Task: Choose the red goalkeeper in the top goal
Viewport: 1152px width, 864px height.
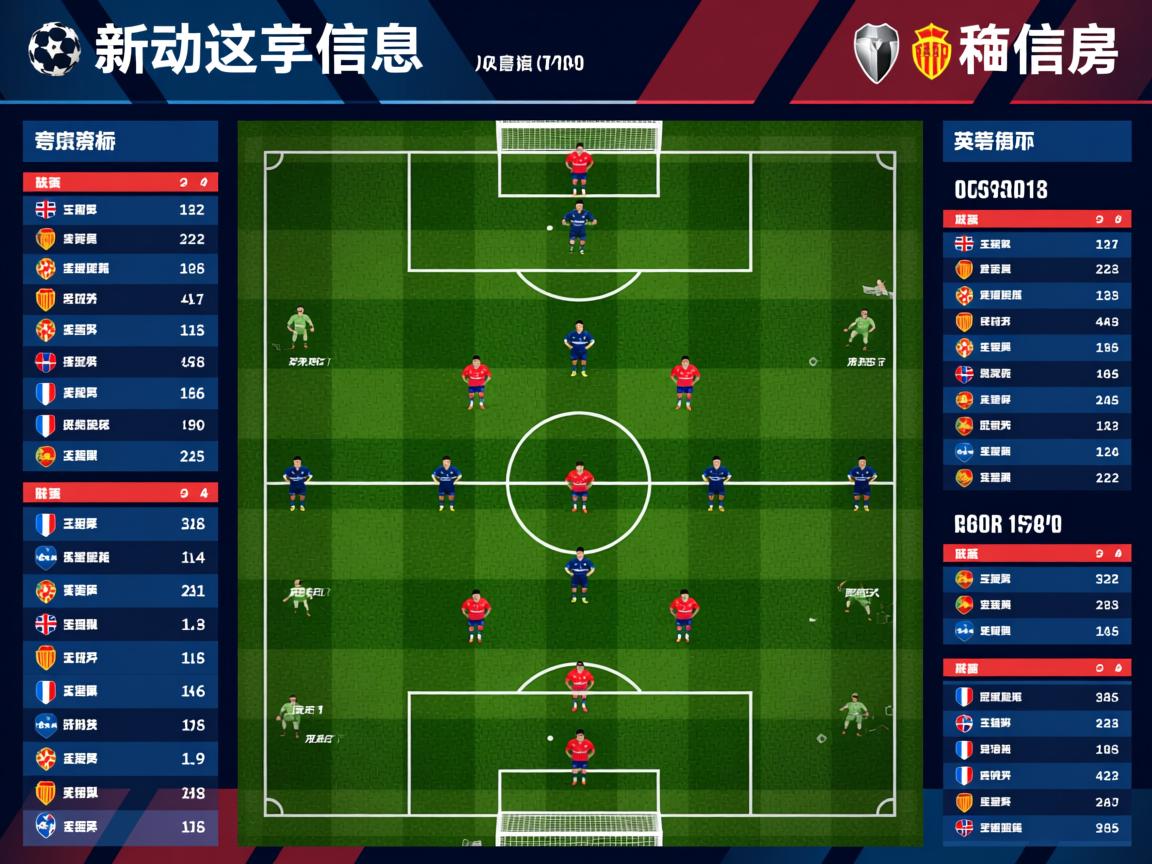Action: pyautogui.click(x=579, y=166)
